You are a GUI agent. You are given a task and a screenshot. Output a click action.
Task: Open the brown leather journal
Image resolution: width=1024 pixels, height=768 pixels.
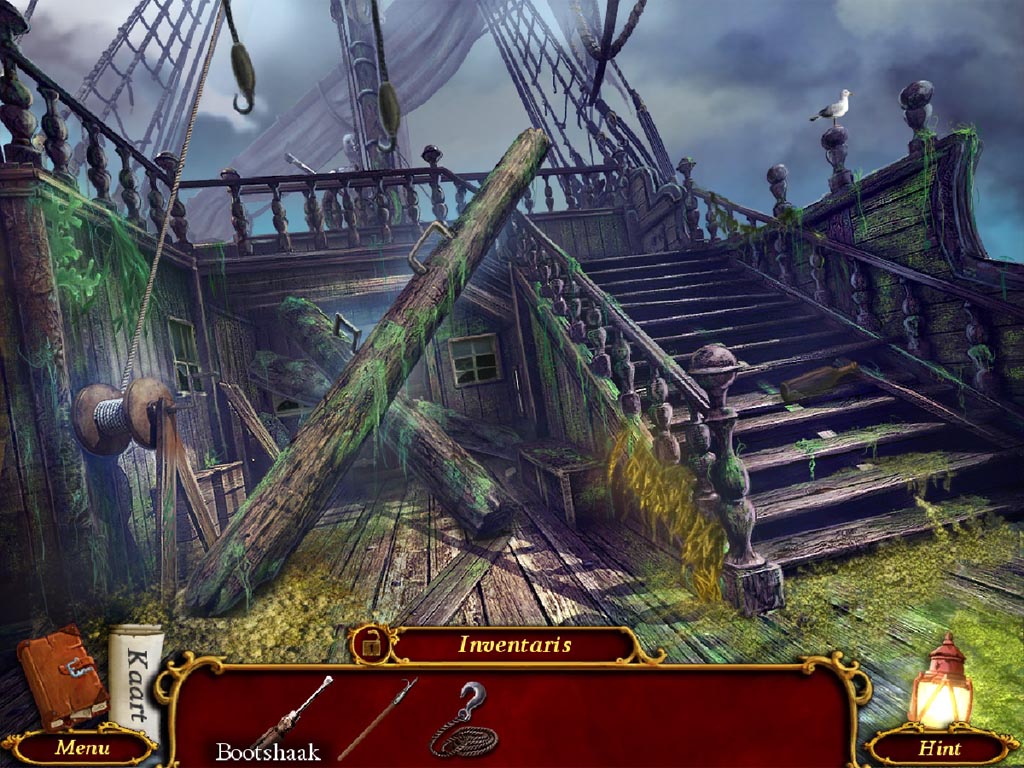pyautogui.click(x=62, y=677)
